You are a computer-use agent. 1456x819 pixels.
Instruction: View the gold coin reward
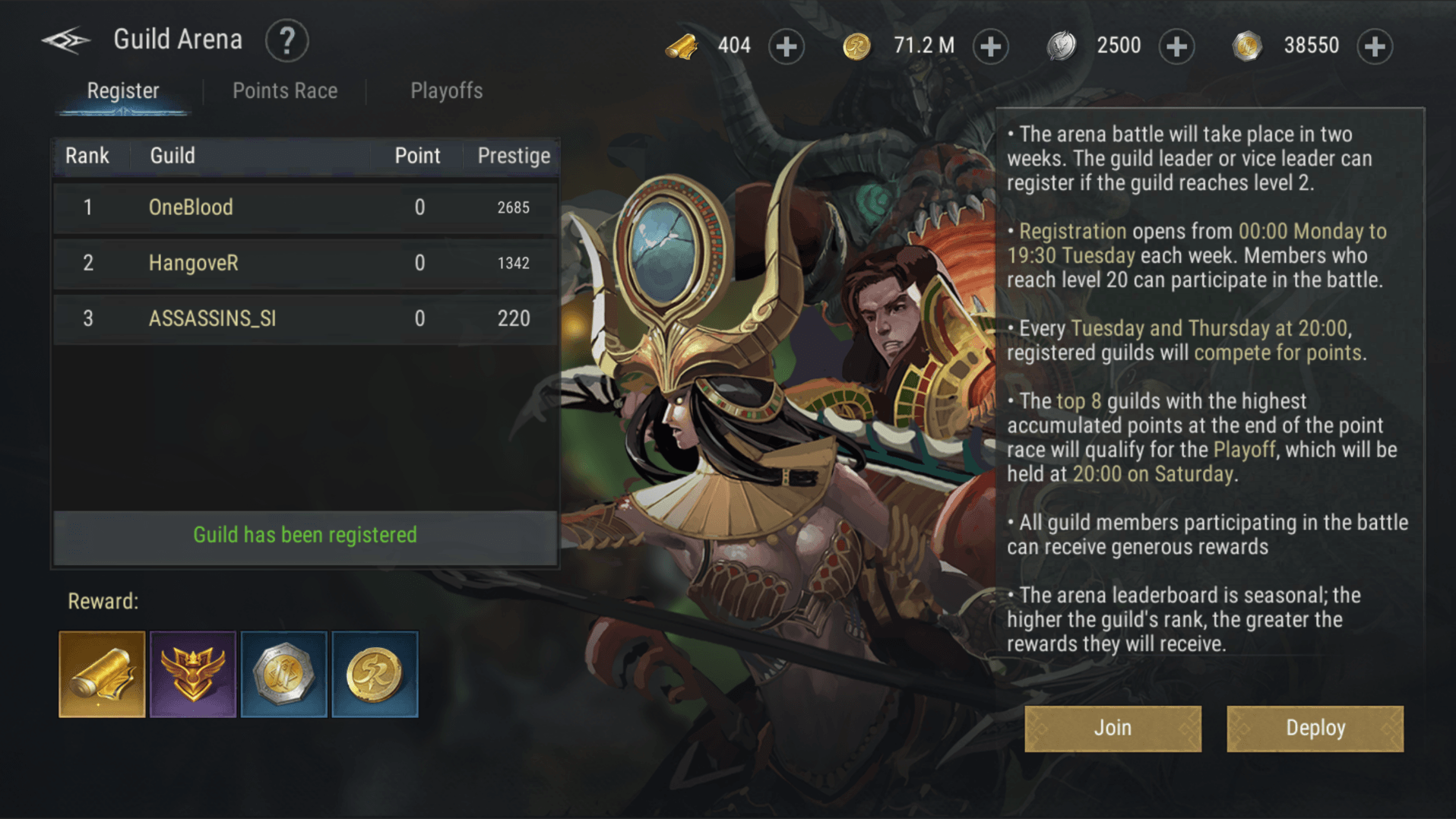tap(375, 674)
